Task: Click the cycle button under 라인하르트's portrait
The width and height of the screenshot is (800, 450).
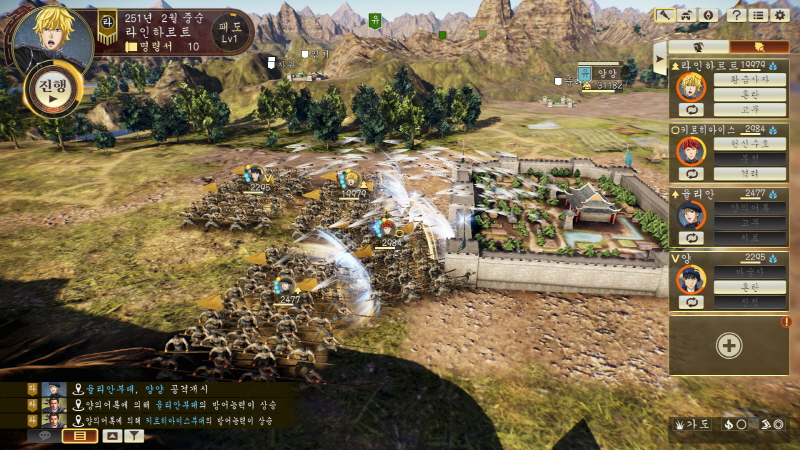Action: click(690, 110)
